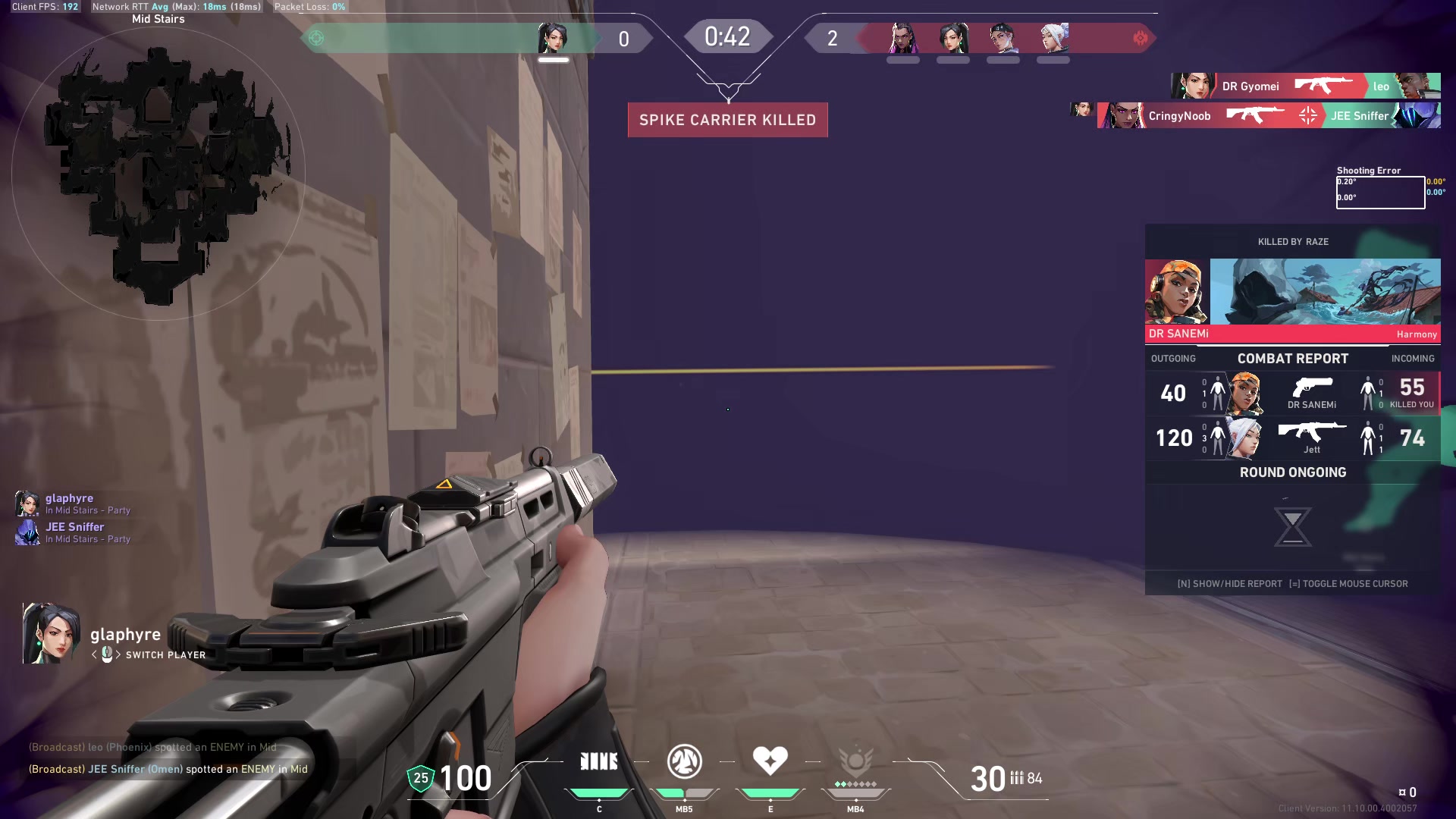This screenshot has height=819, width=1456.
Task: Click the MB4 ultimate ability icon
Action: click(855, 761)
